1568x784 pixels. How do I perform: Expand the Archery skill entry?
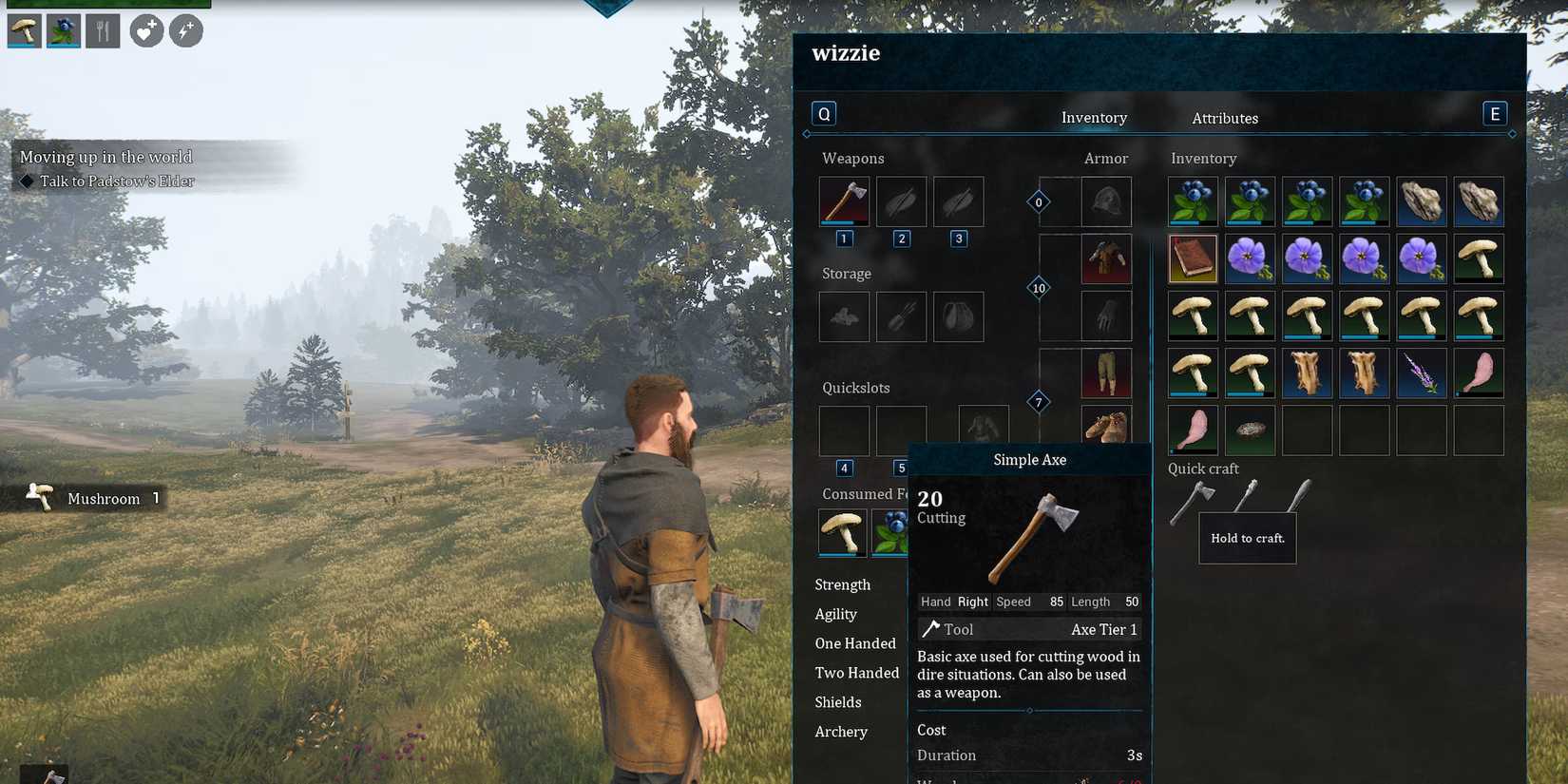point(841,732)
